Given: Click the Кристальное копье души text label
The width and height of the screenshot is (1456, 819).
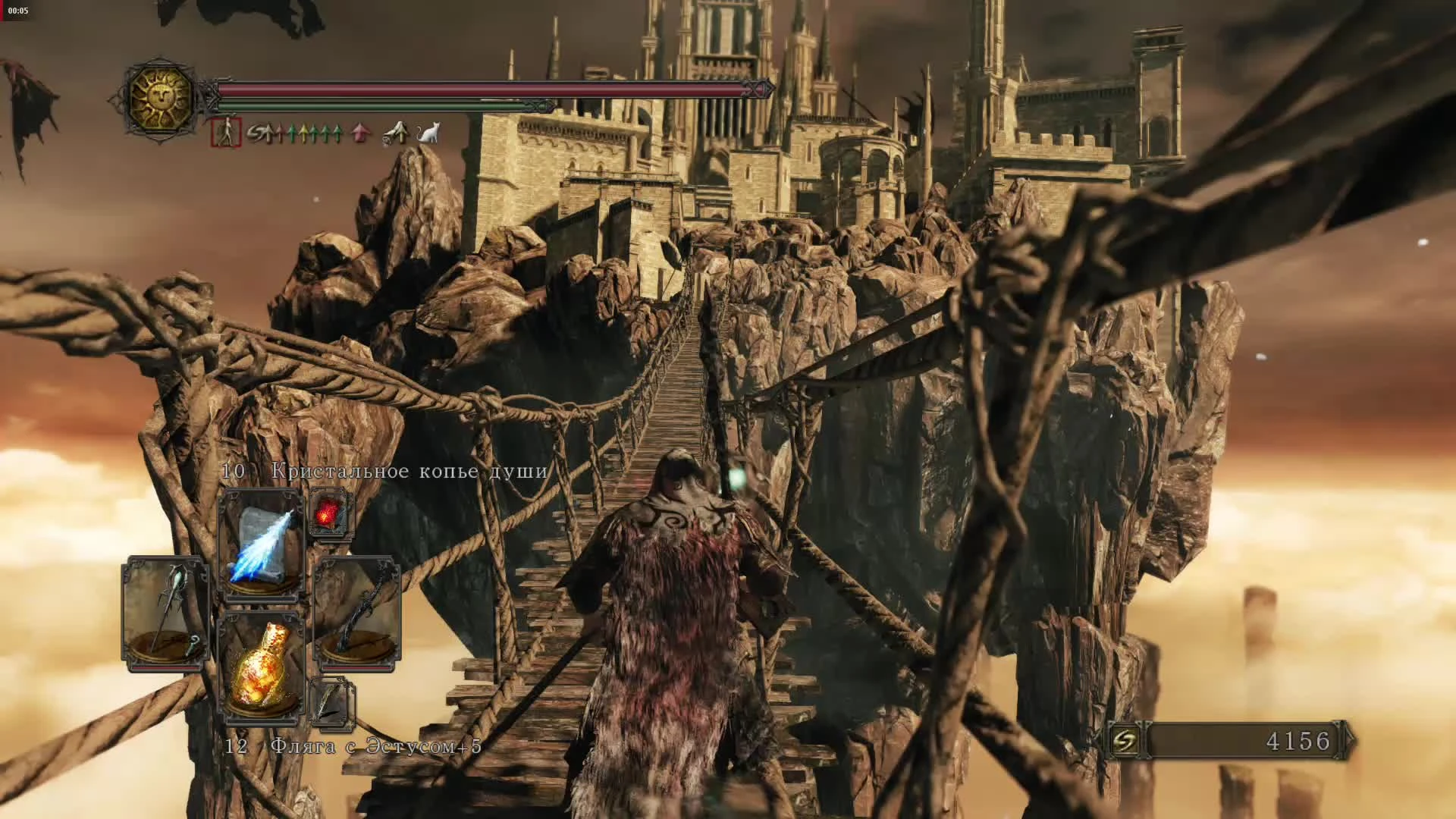Looking at the screenshot, I should pyautogui.click(x=409, y=472).
